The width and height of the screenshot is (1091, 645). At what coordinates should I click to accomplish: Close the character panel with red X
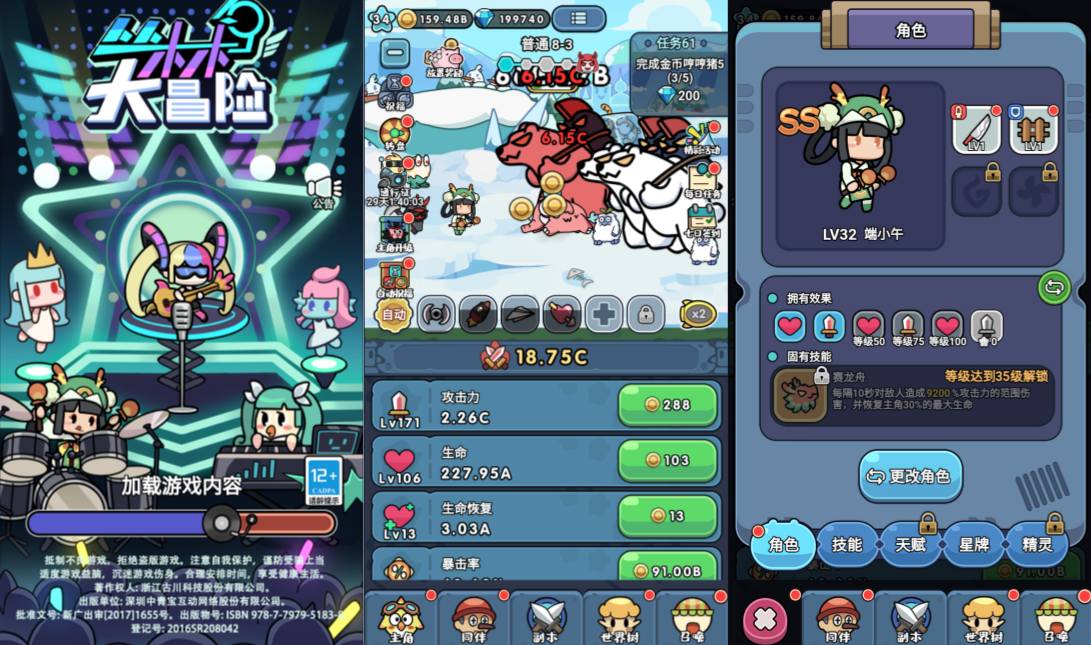(x=765, y=619)
